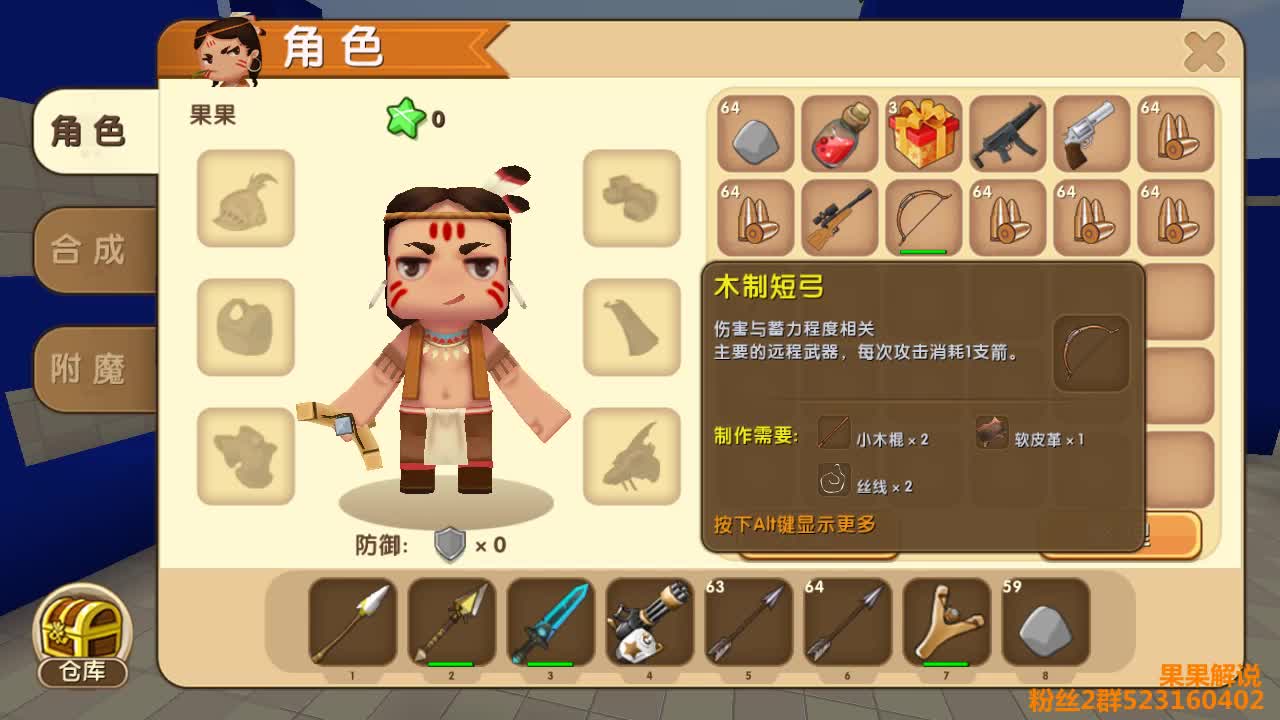Select the 角色 character tab
Image resolution: width=1280 pixels, height=720 pixels.
[90, 131]
